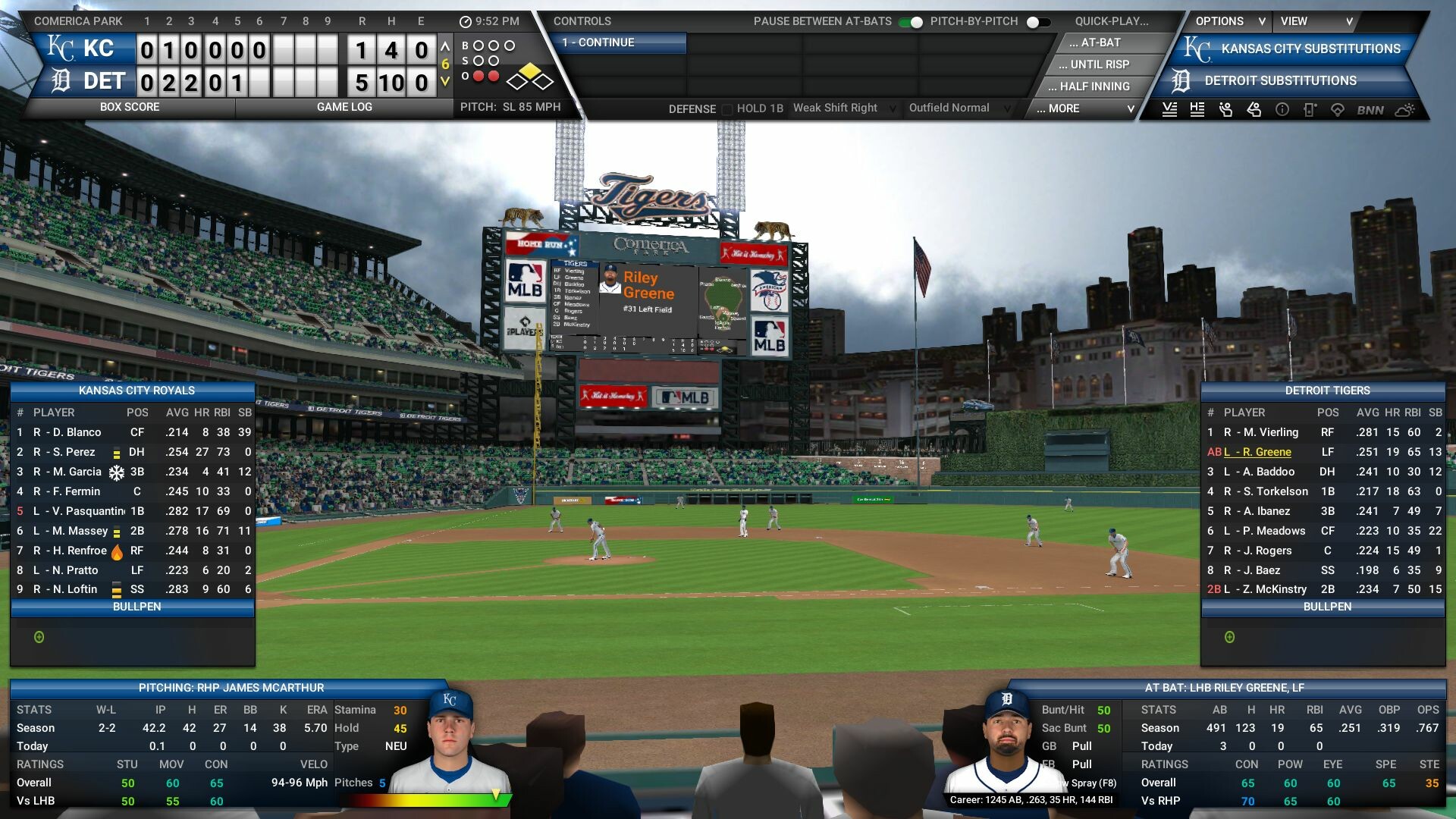Image resolution: width=1456 pixels, height=819 pixels.
Task: Tick the Hold 1B checkbox
Action: [727, 109]
